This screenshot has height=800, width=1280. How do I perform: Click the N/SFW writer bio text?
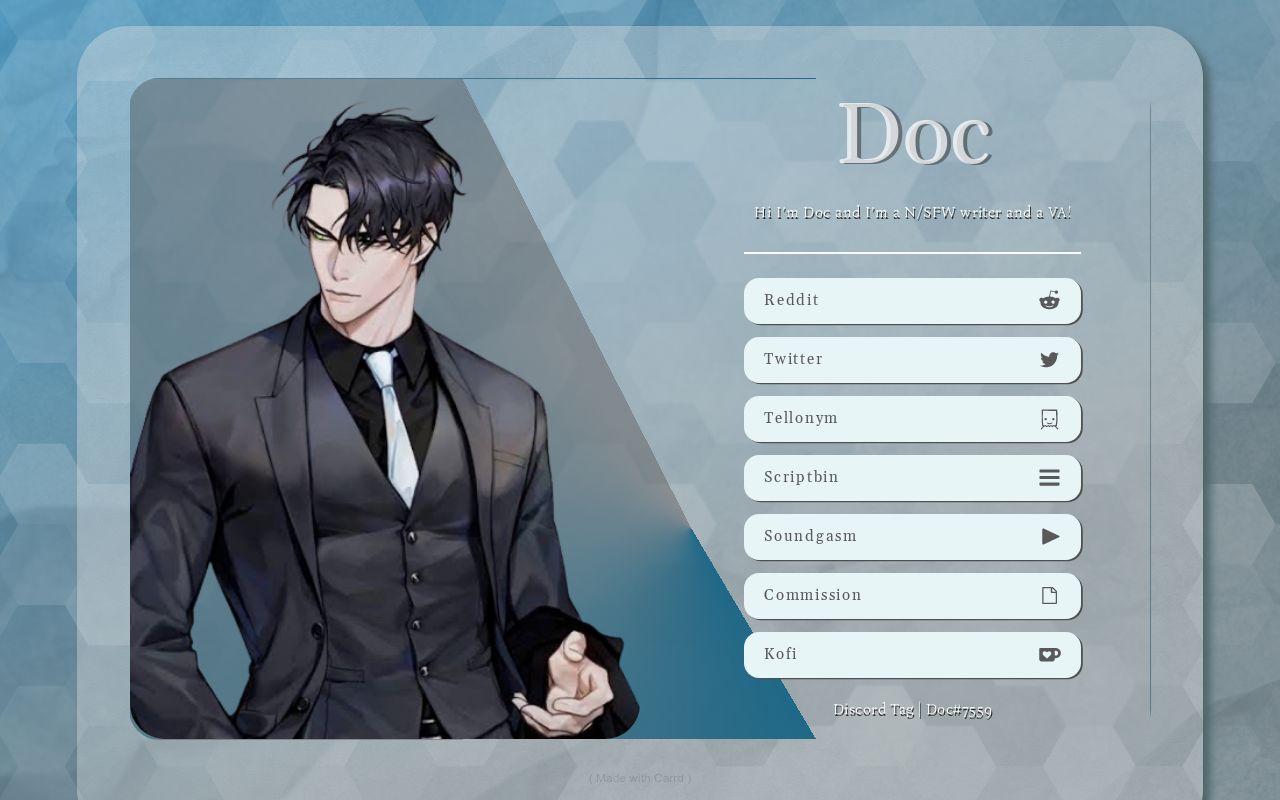[x=912, y=213]
